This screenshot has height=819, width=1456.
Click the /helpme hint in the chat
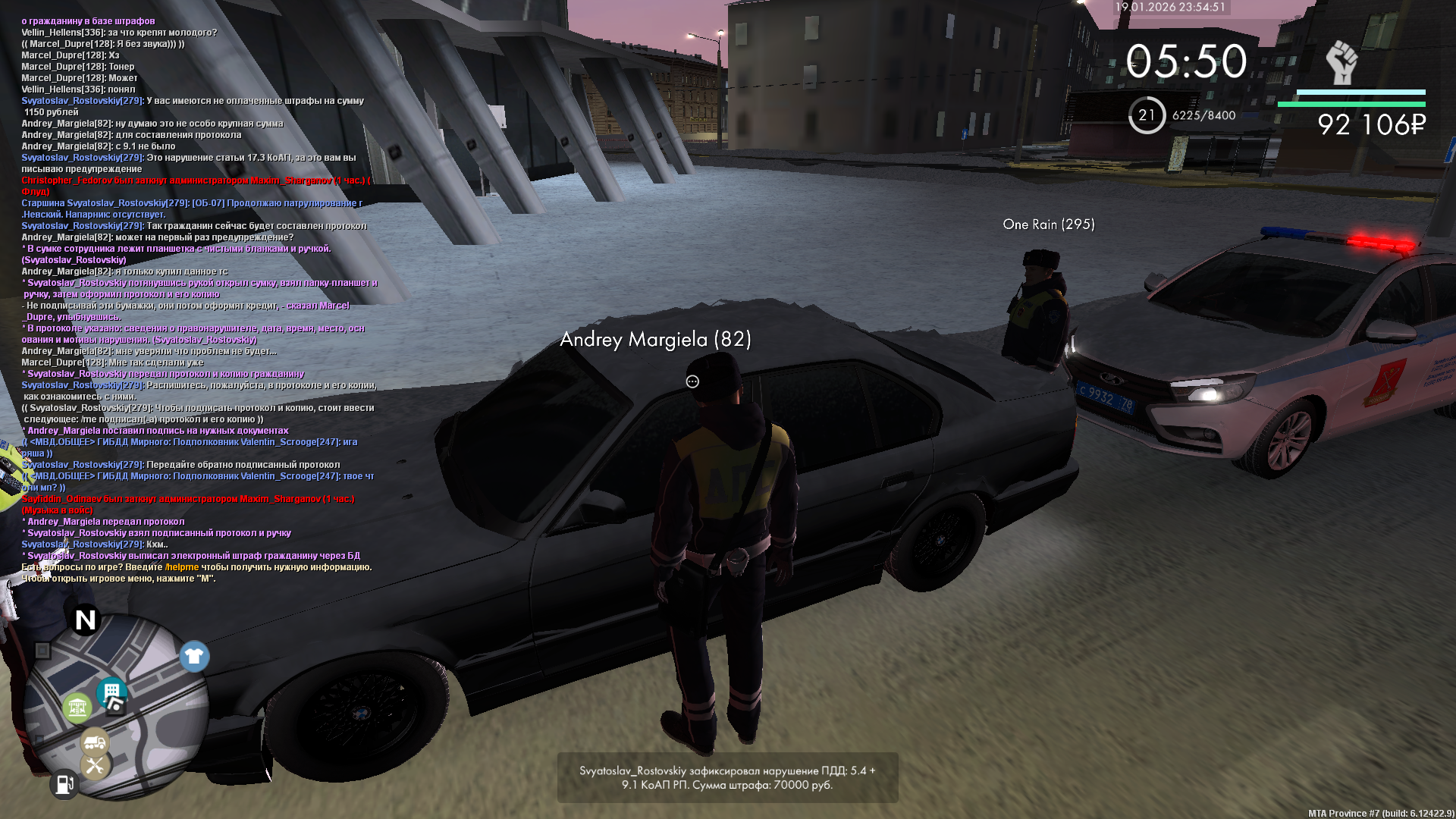click(182, 567)
